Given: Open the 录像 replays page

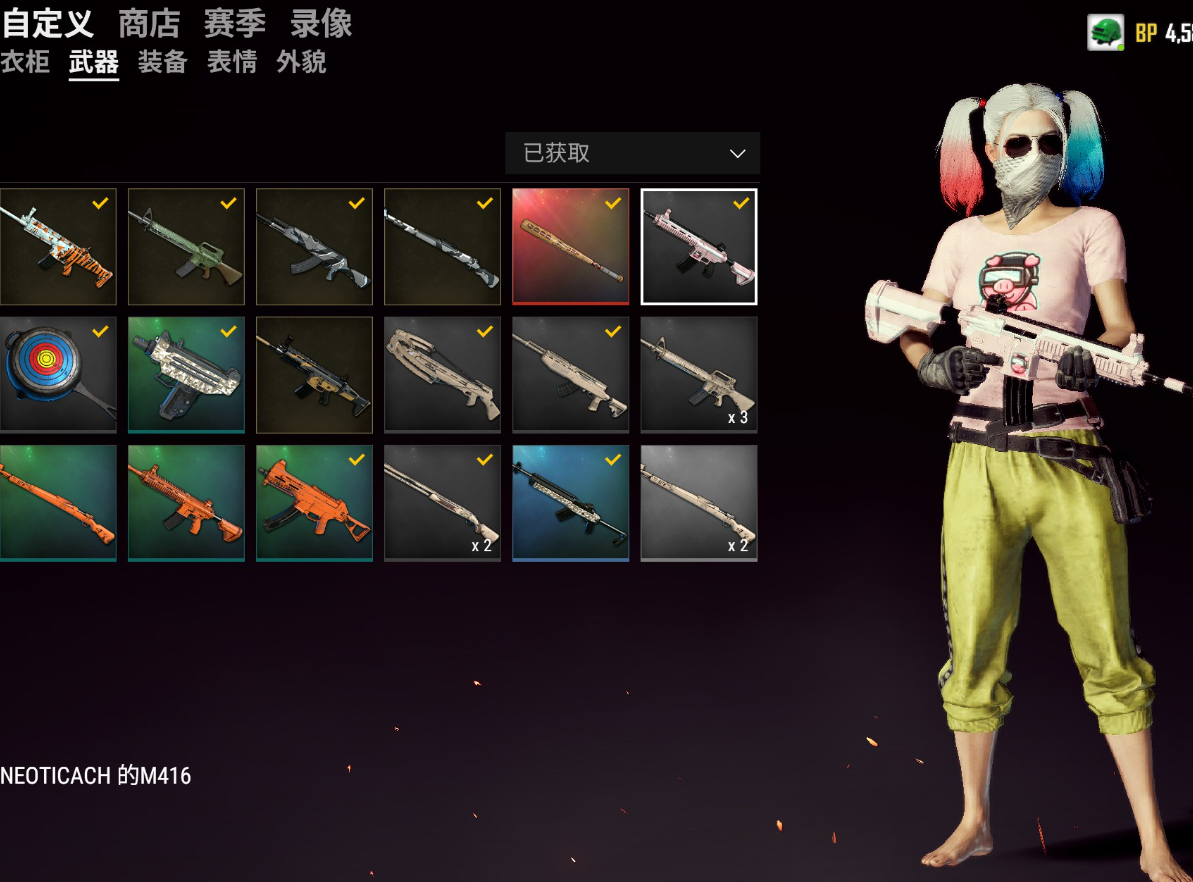Looking at the screenshot, I should tap(321, 23).
